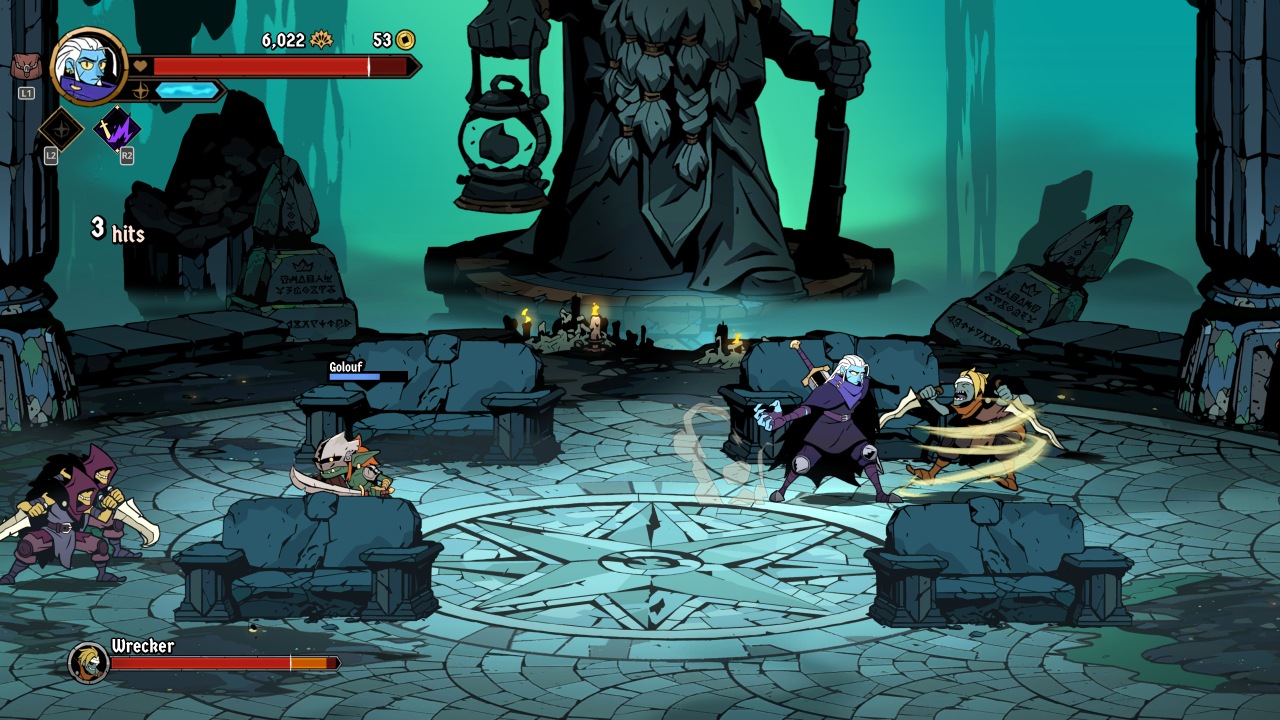Activate the empty compass-star ability slot
This screenshot has height=720, width=1280.
click(60, 129)
